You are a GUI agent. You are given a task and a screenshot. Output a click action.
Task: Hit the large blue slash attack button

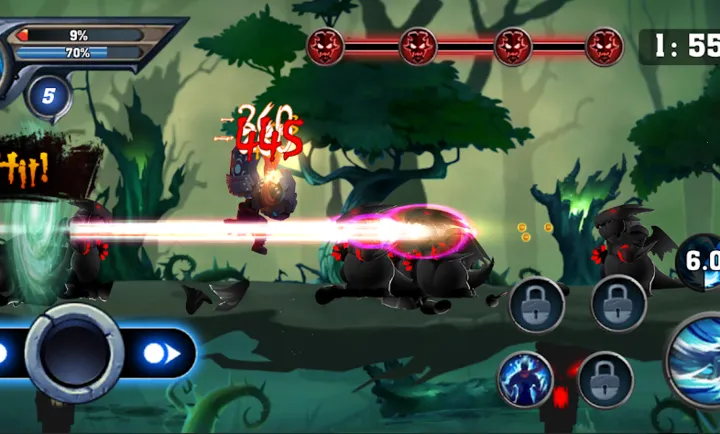[x=699, y=361]
